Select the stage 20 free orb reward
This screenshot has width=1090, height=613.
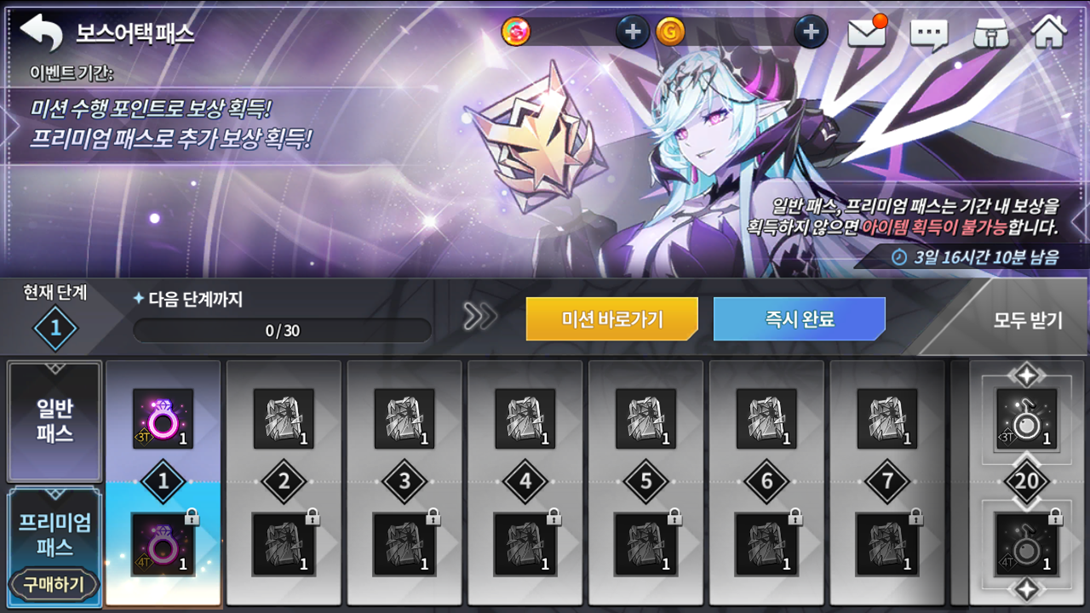1026,419
